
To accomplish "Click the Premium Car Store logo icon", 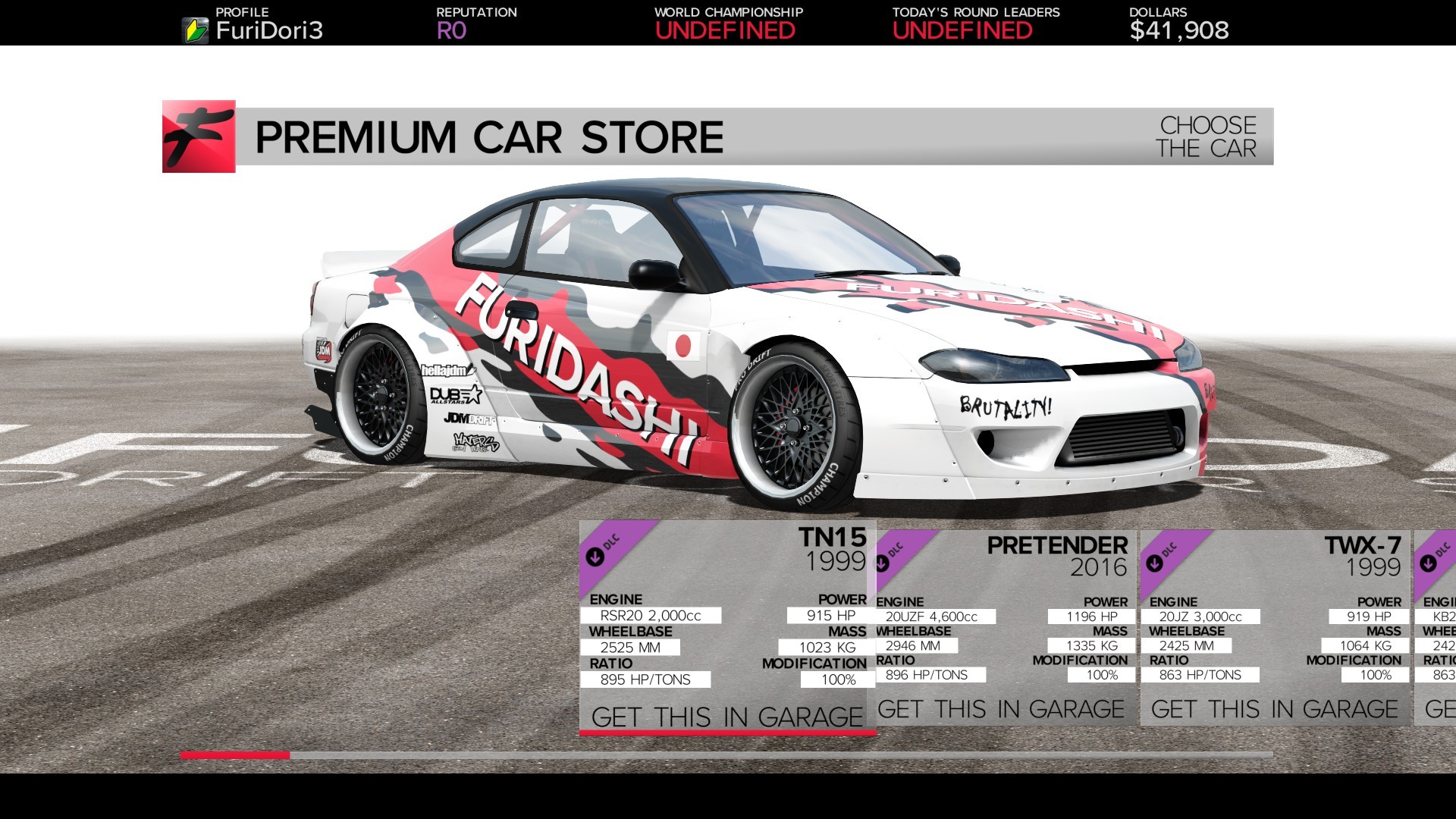I will pos(199,136).
